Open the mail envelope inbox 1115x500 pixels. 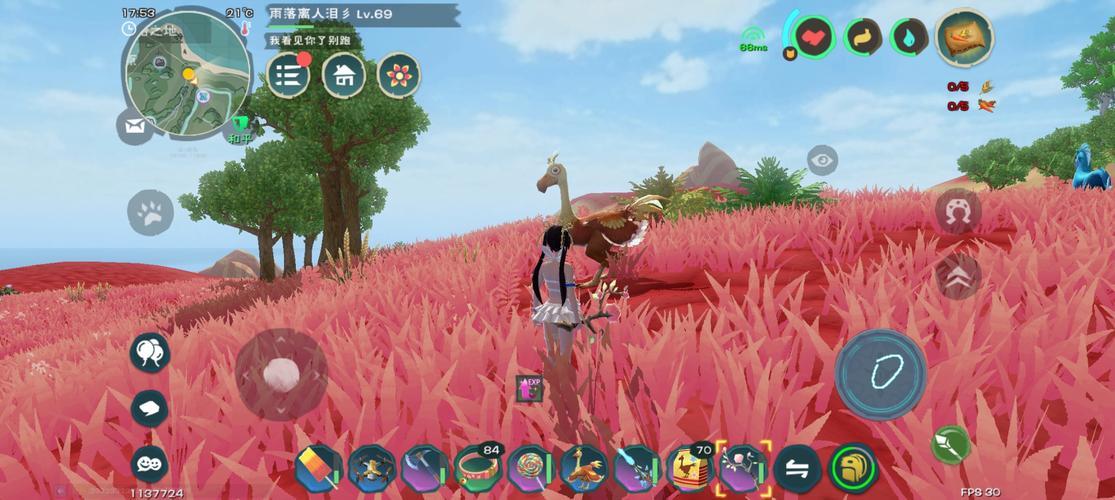coord(134,126)
